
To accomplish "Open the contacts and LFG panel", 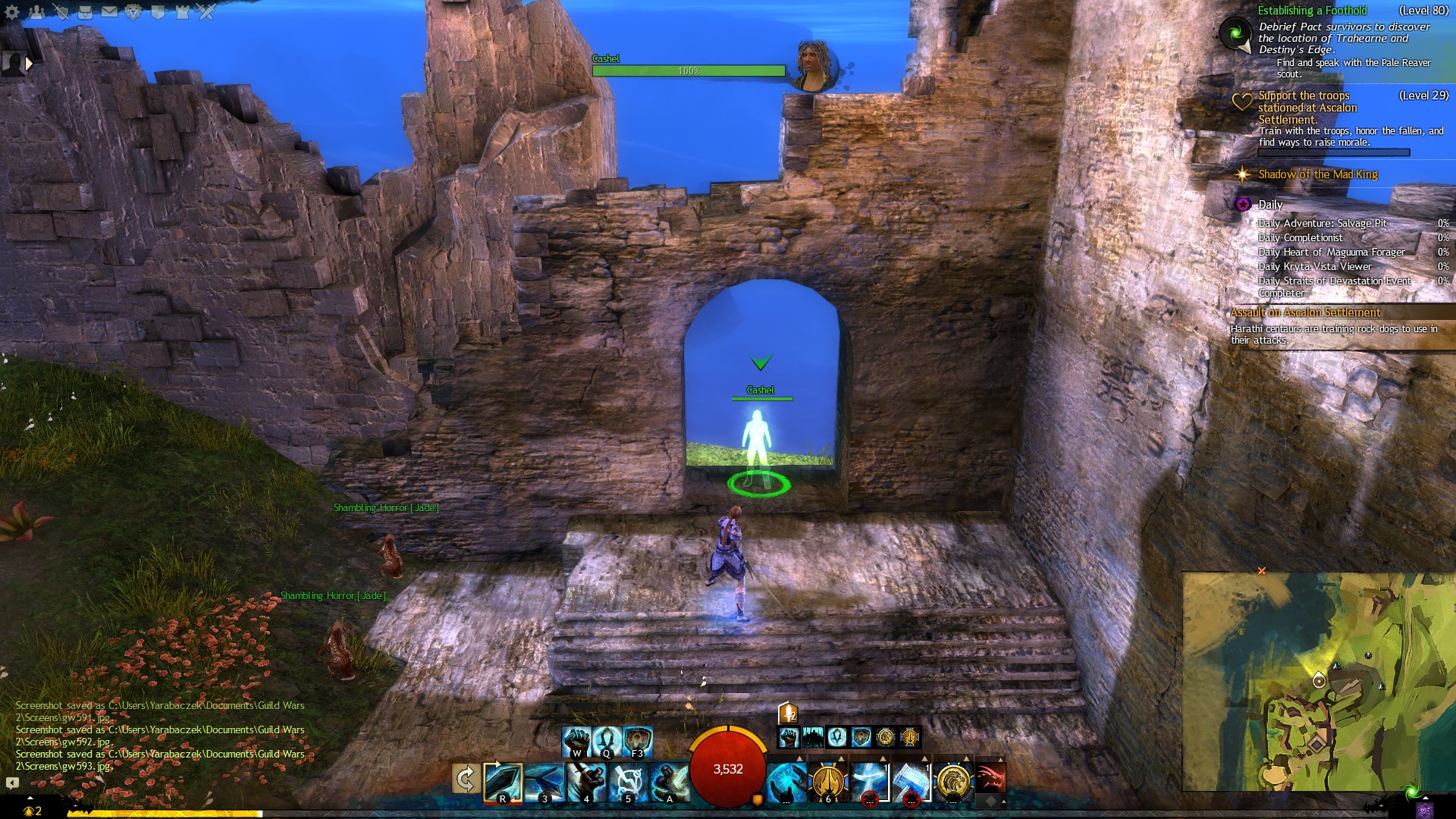I will (x=36, y=11).
